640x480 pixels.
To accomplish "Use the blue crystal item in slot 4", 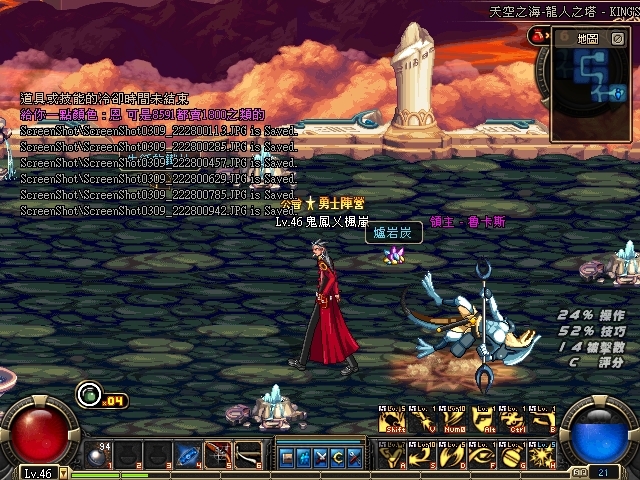I will (188, 455).
